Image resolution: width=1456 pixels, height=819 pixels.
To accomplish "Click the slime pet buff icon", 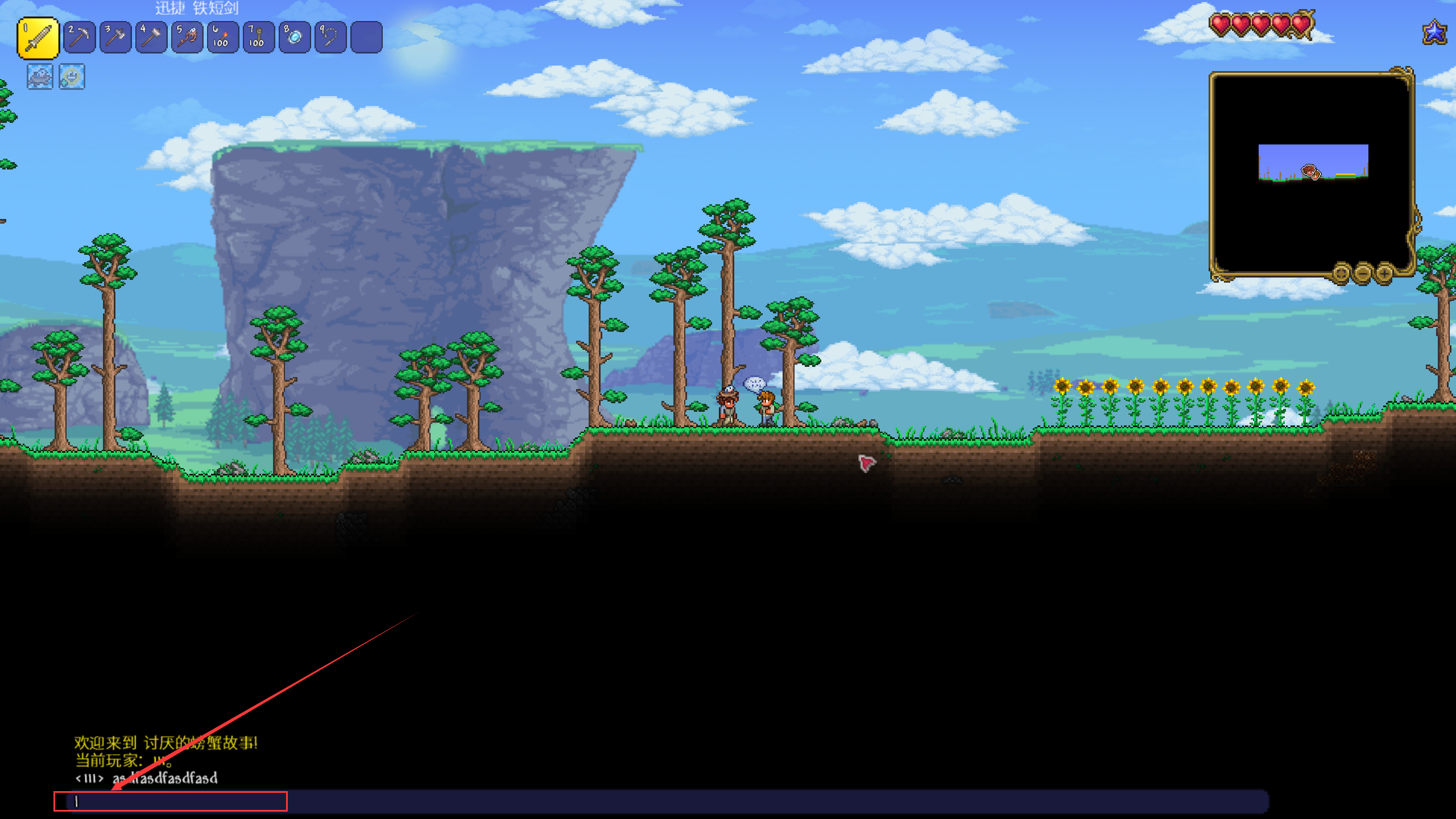I will [40, 77].
